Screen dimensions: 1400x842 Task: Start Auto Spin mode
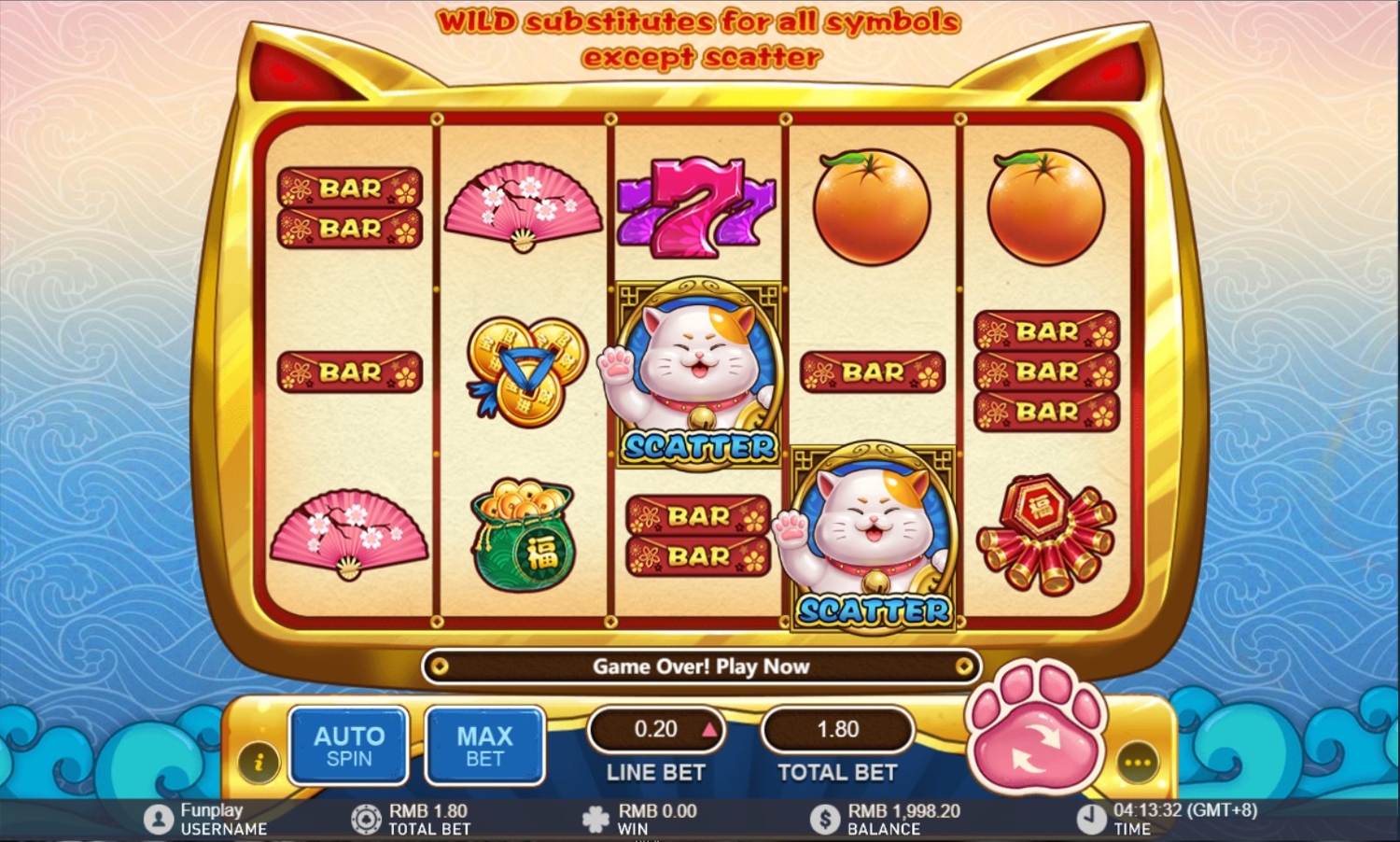[349, 746]
